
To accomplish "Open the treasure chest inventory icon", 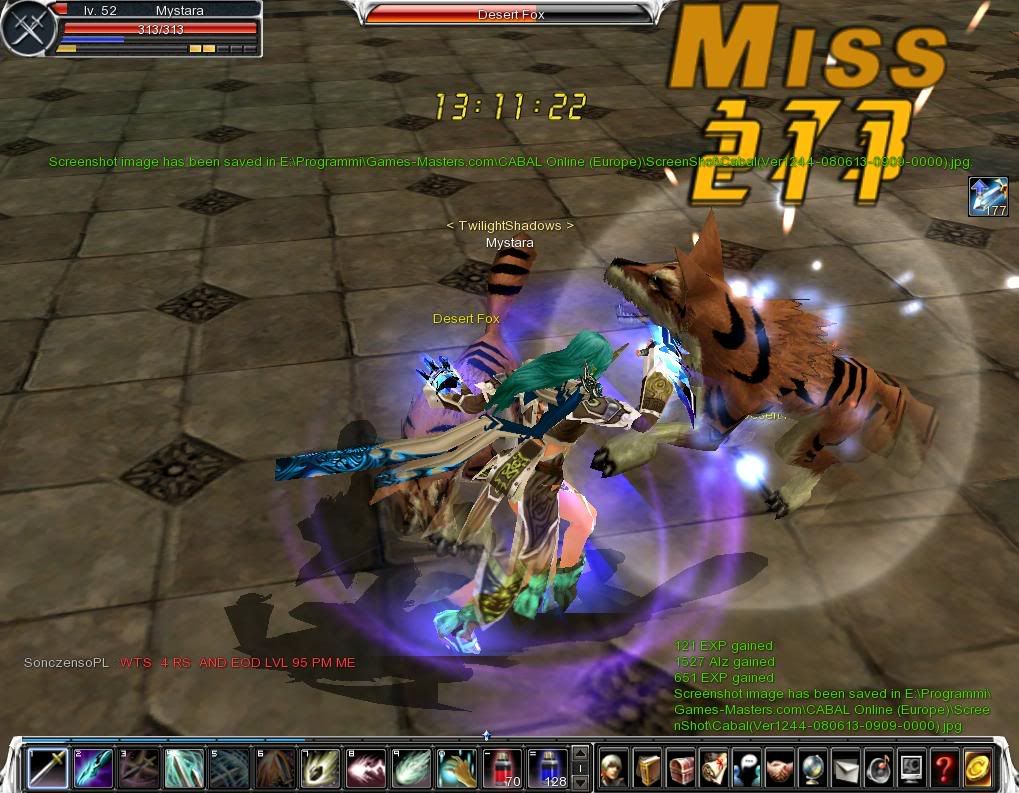I will 680,767.
